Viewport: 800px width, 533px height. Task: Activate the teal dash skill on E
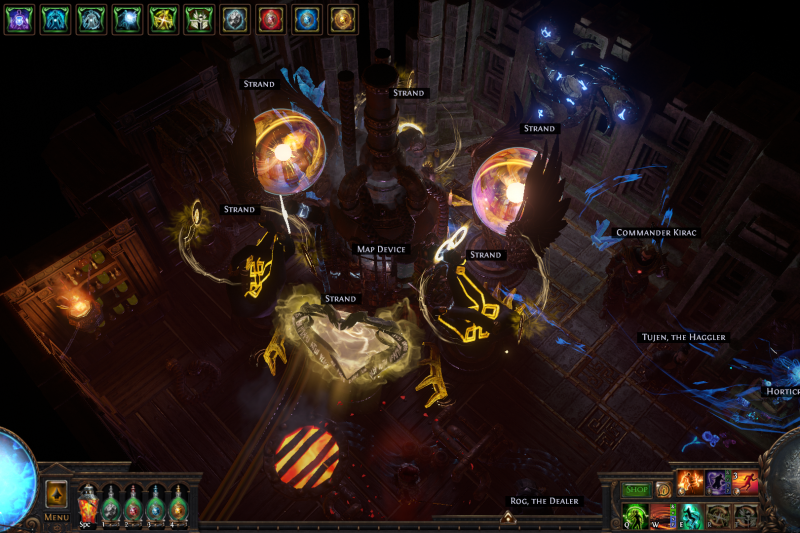pyautogui.click(x=692, y=514)
